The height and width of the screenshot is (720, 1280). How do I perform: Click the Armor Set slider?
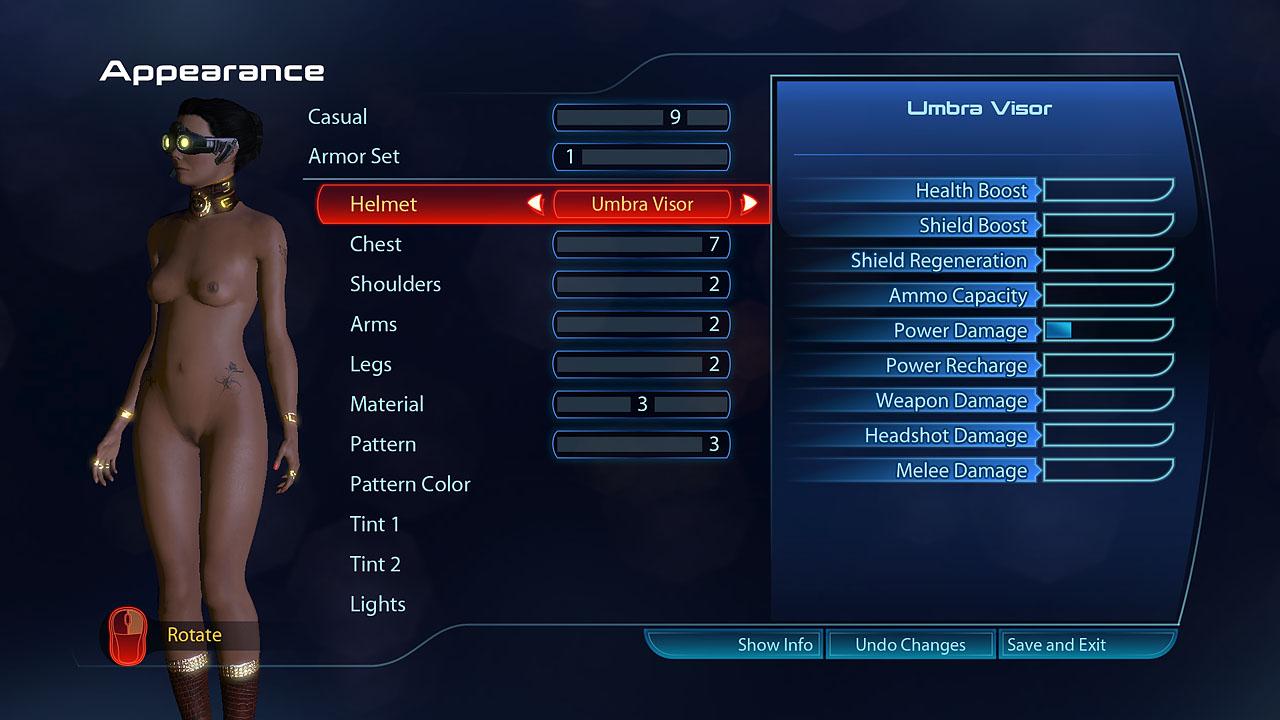click(x=641, y=157)
